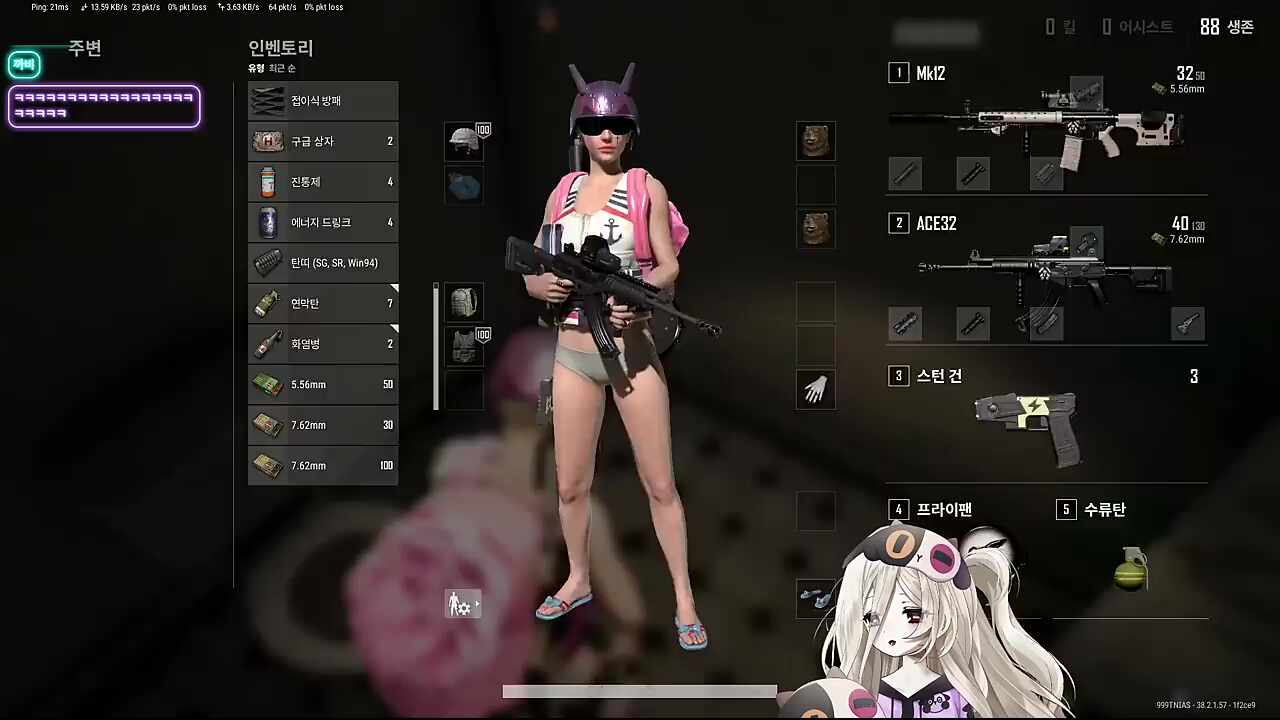The height and width of the screenshot is (720, 1280).
Task: Select the Mk12 suppressor attachment icon
Action: tap(905, 173)
